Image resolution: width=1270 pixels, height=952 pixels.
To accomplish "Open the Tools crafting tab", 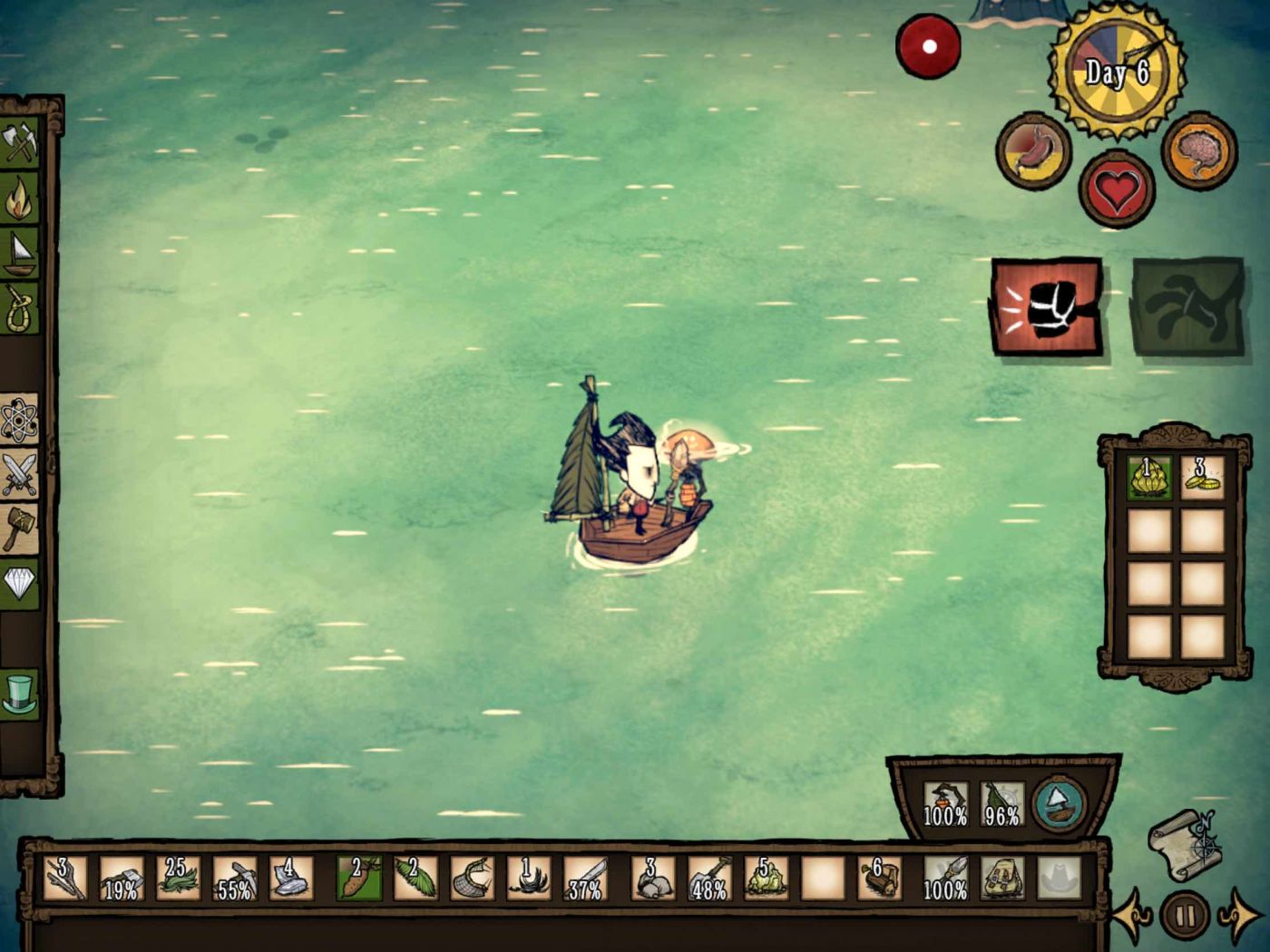I will coord(20,143).
